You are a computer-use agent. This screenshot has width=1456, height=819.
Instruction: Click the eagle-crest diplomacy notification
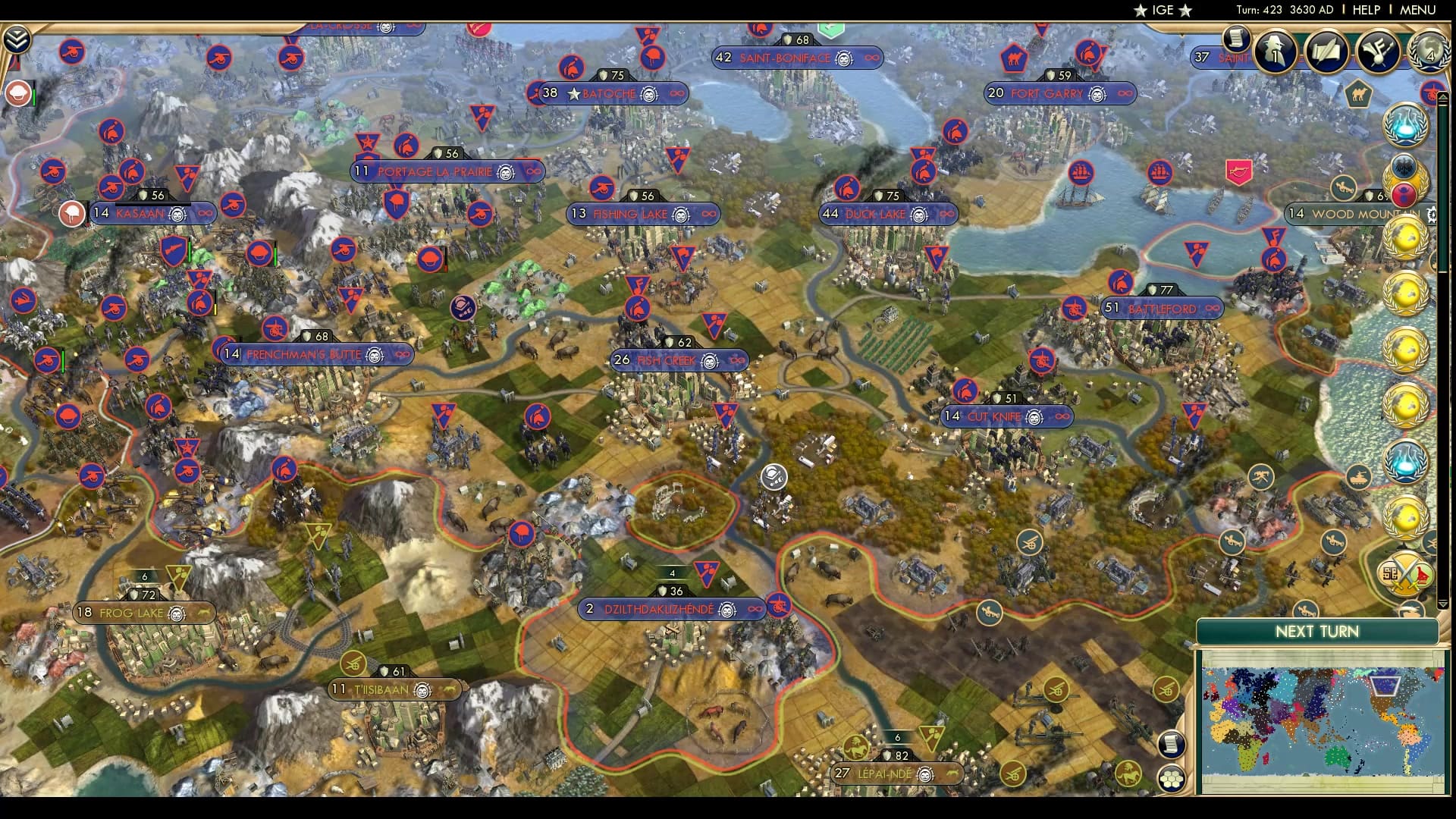pyautogui.click(x=1404, y=167)
